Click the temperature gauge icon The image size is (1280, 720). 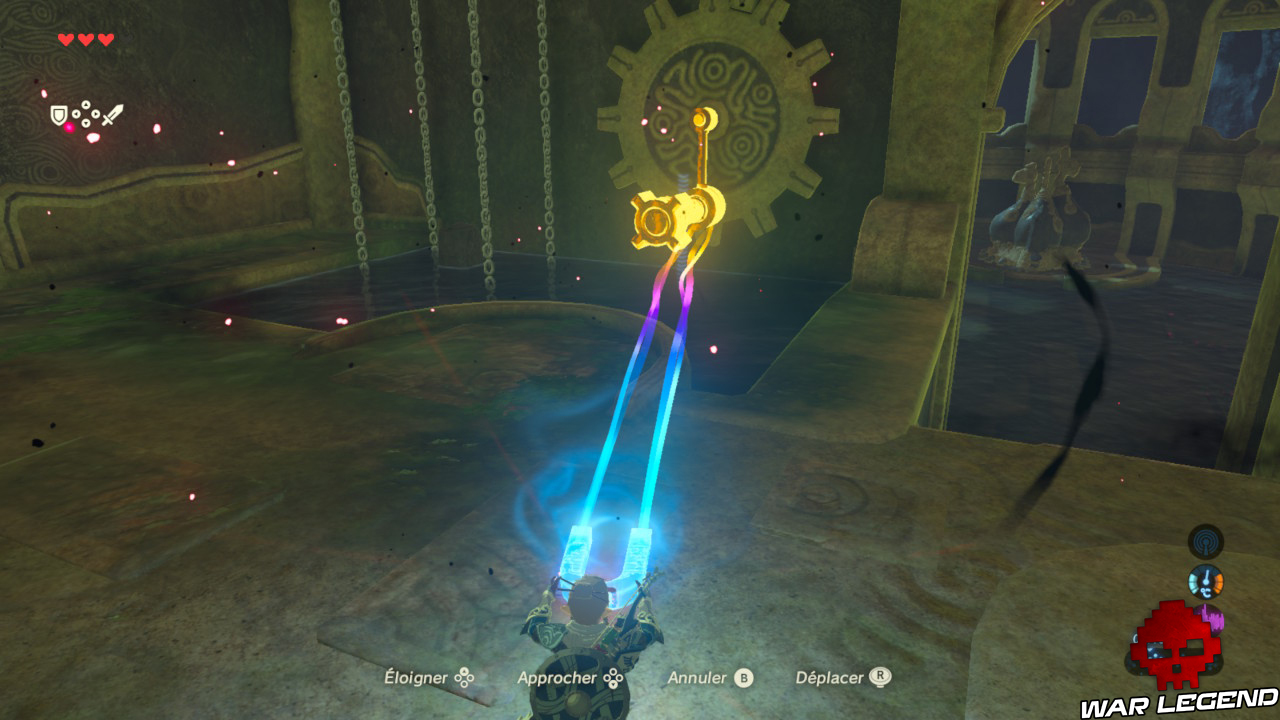coord(1206,580)
